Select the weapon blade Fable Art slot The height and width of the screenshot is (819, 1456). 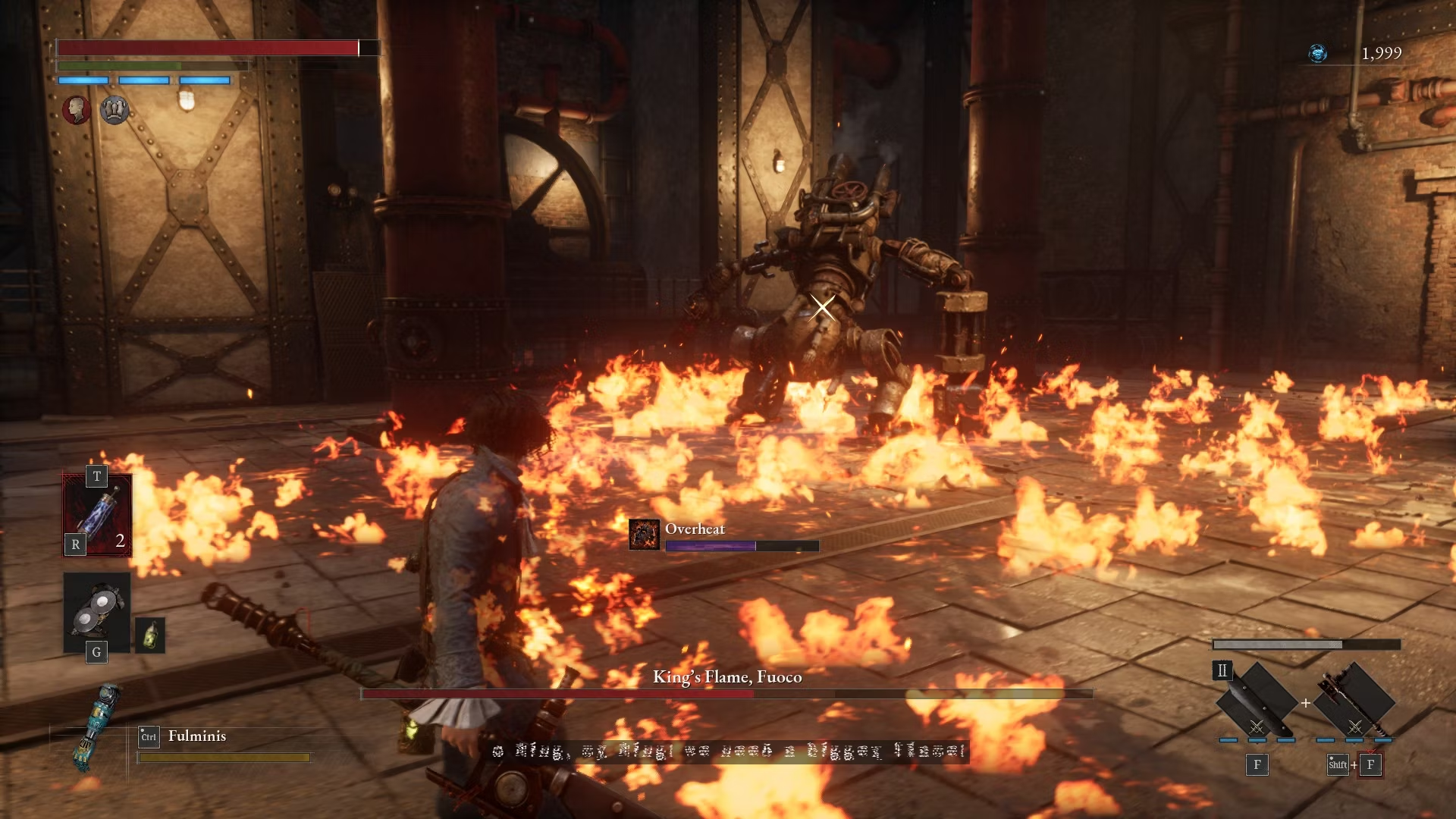1257,701
